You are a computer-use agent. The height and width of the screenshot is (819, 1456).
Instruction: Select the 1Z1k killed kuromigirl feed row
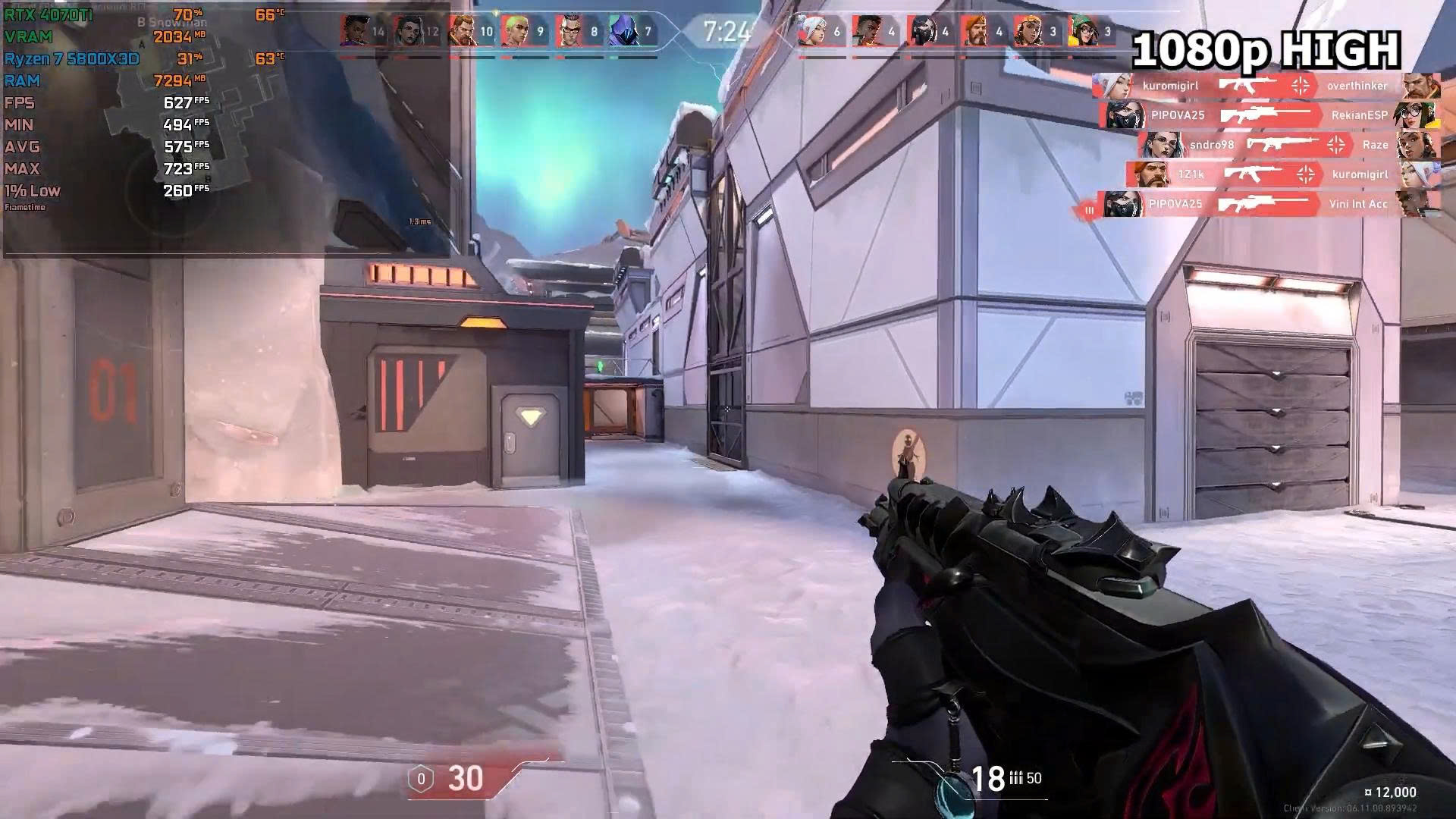[1282, 174]
